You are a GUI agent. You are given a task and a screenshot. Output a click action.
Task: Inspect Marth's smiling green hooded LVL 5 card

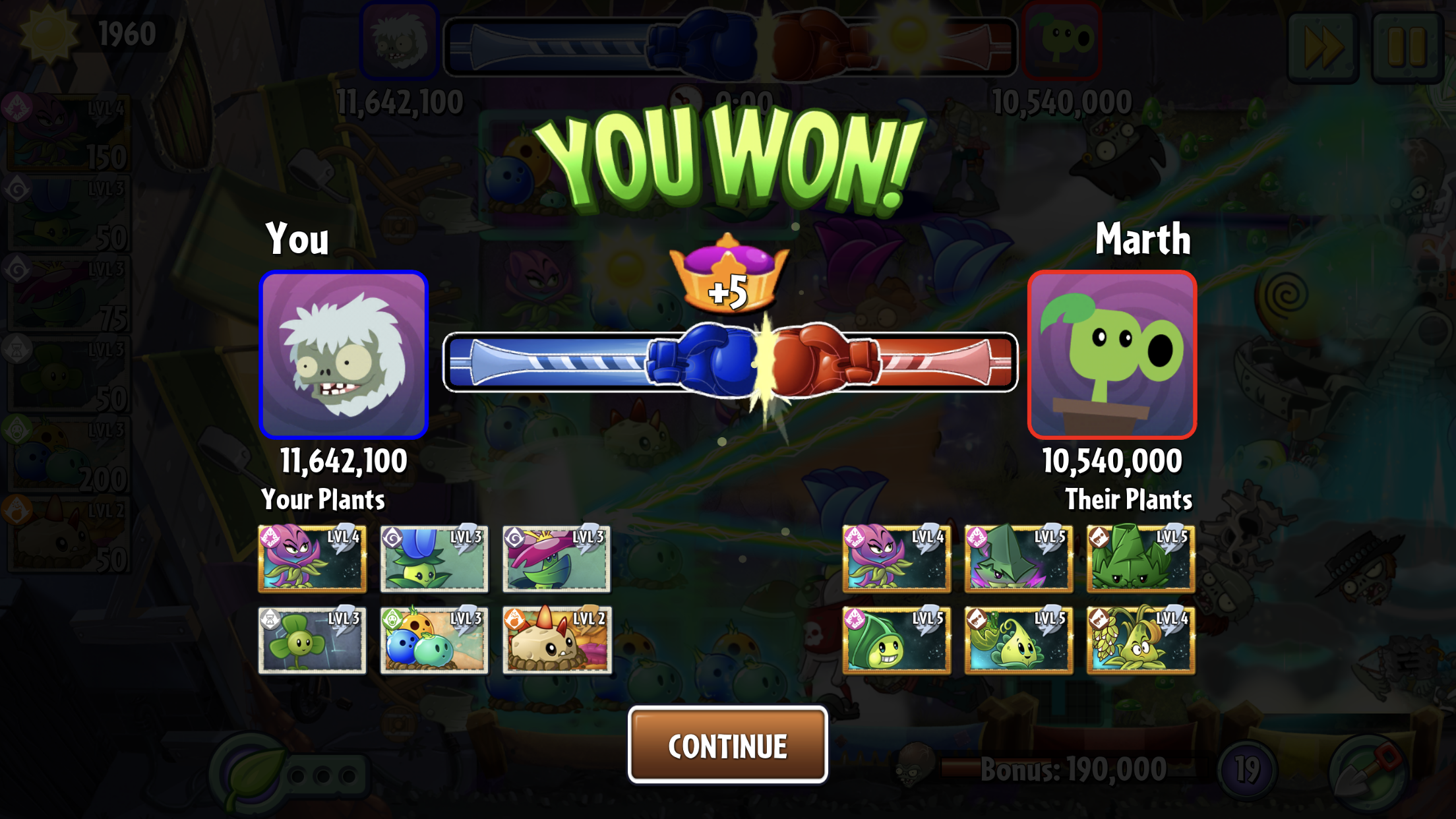[896, 640]
